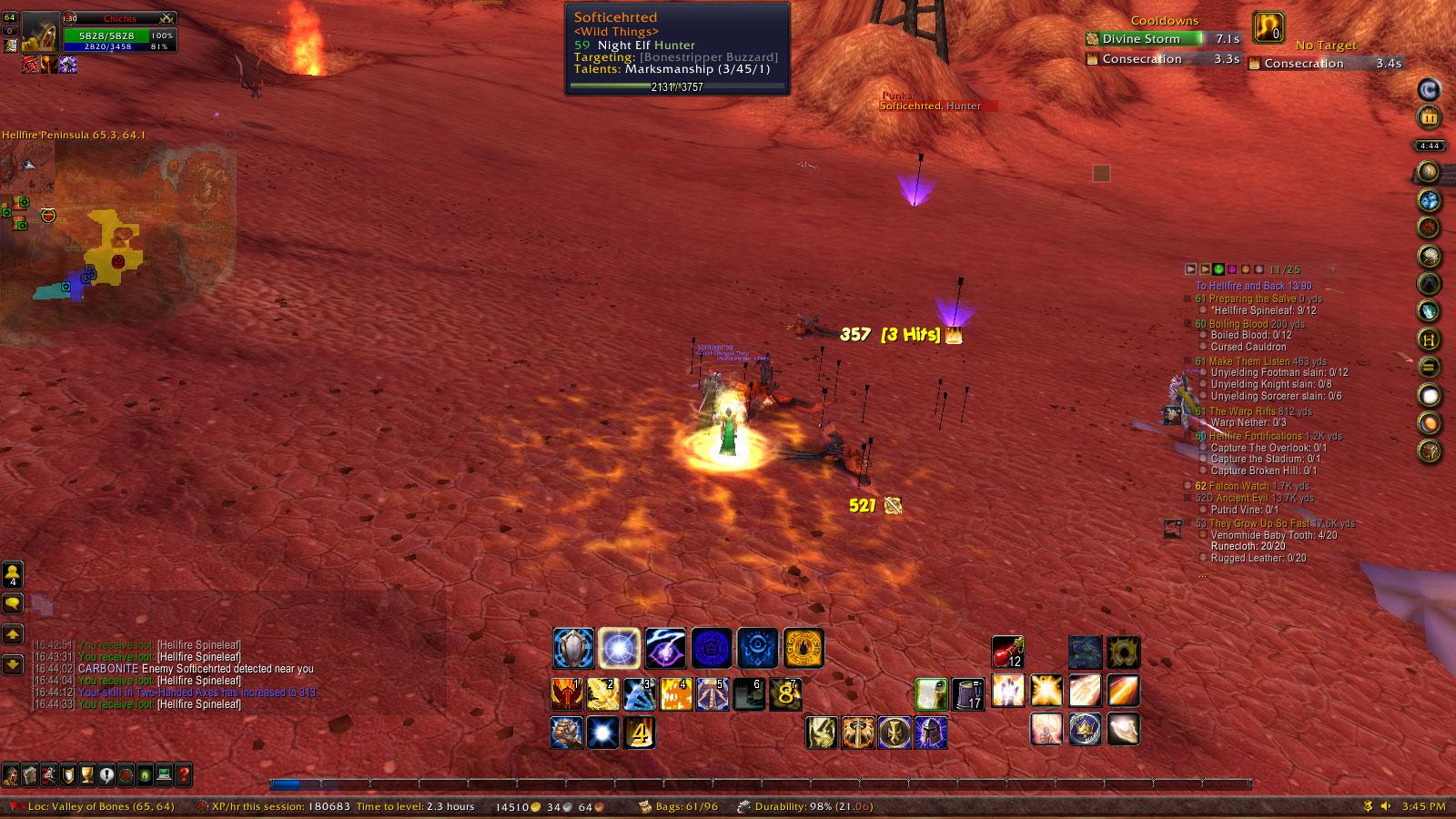Select the Chichis player portrait

pyautogui.click(x=39, y=34)
